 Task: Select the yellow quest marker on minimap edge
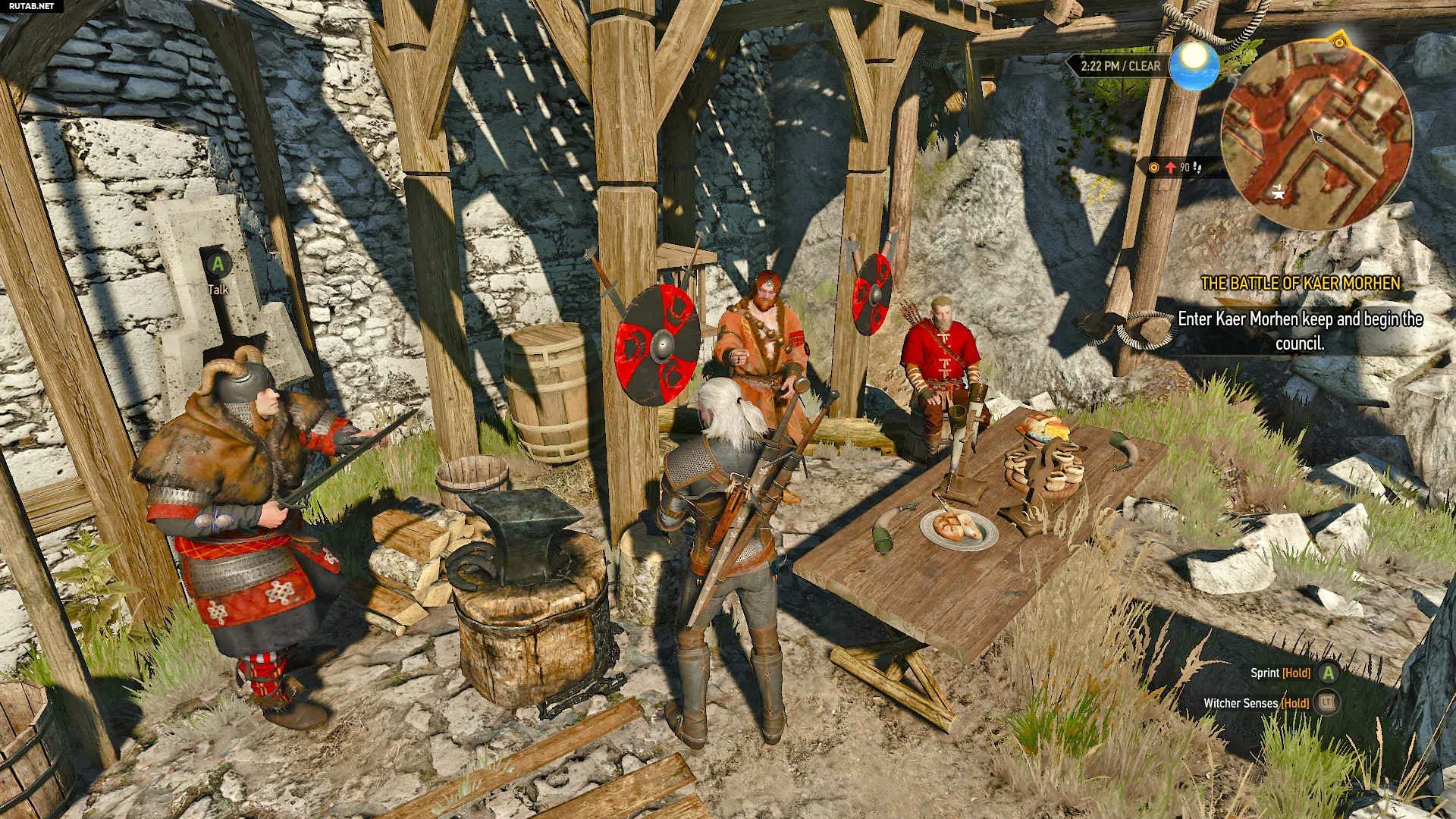click(1338, 42)
